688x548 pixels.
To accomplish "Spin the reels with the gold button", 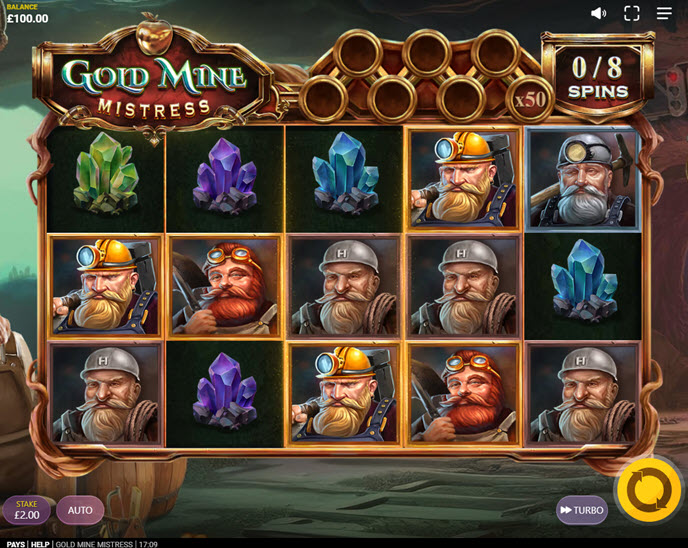I will pos(648,490).
